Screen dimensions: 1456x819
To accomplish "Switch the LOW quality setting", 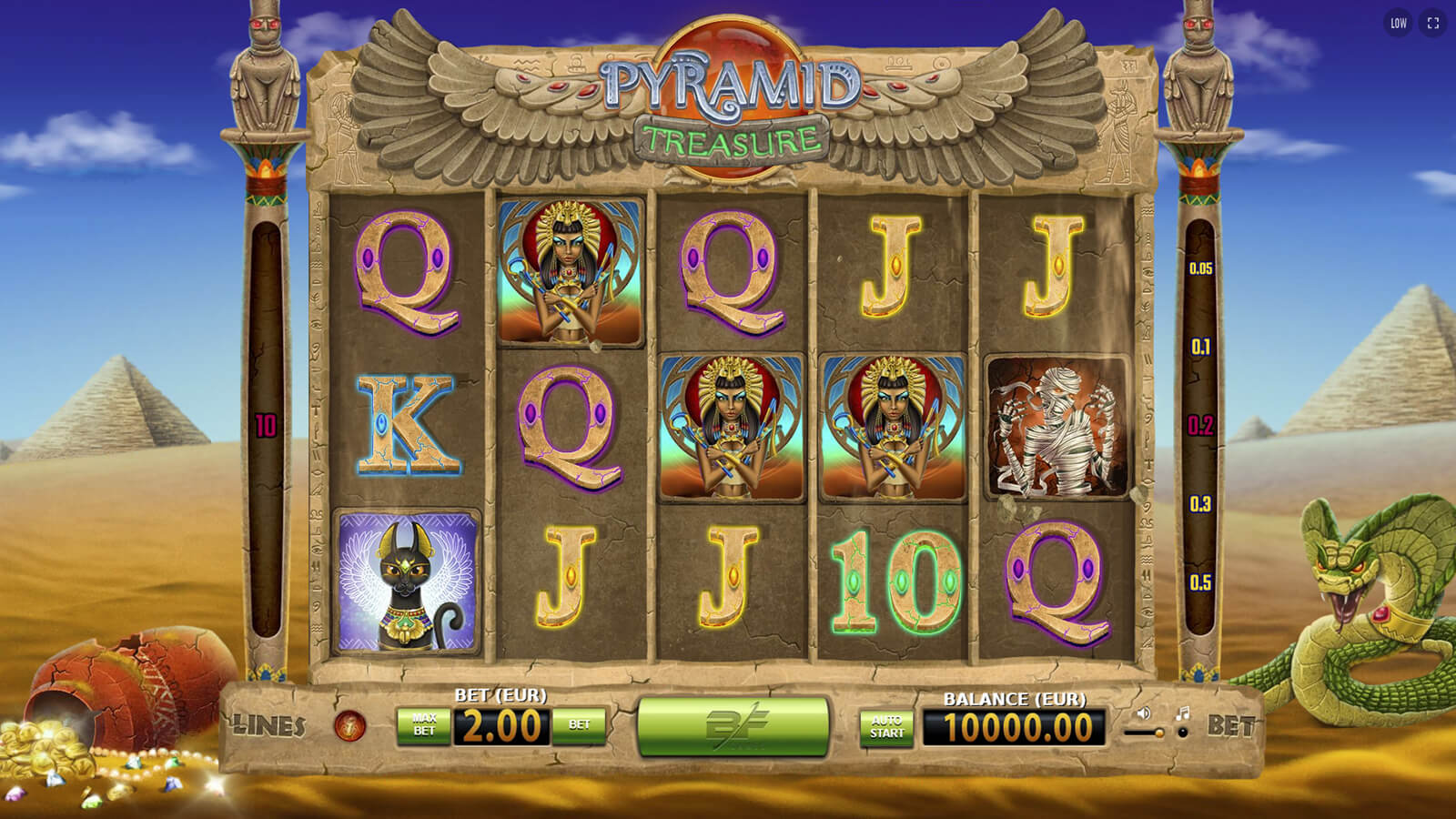I will 1399,24.
